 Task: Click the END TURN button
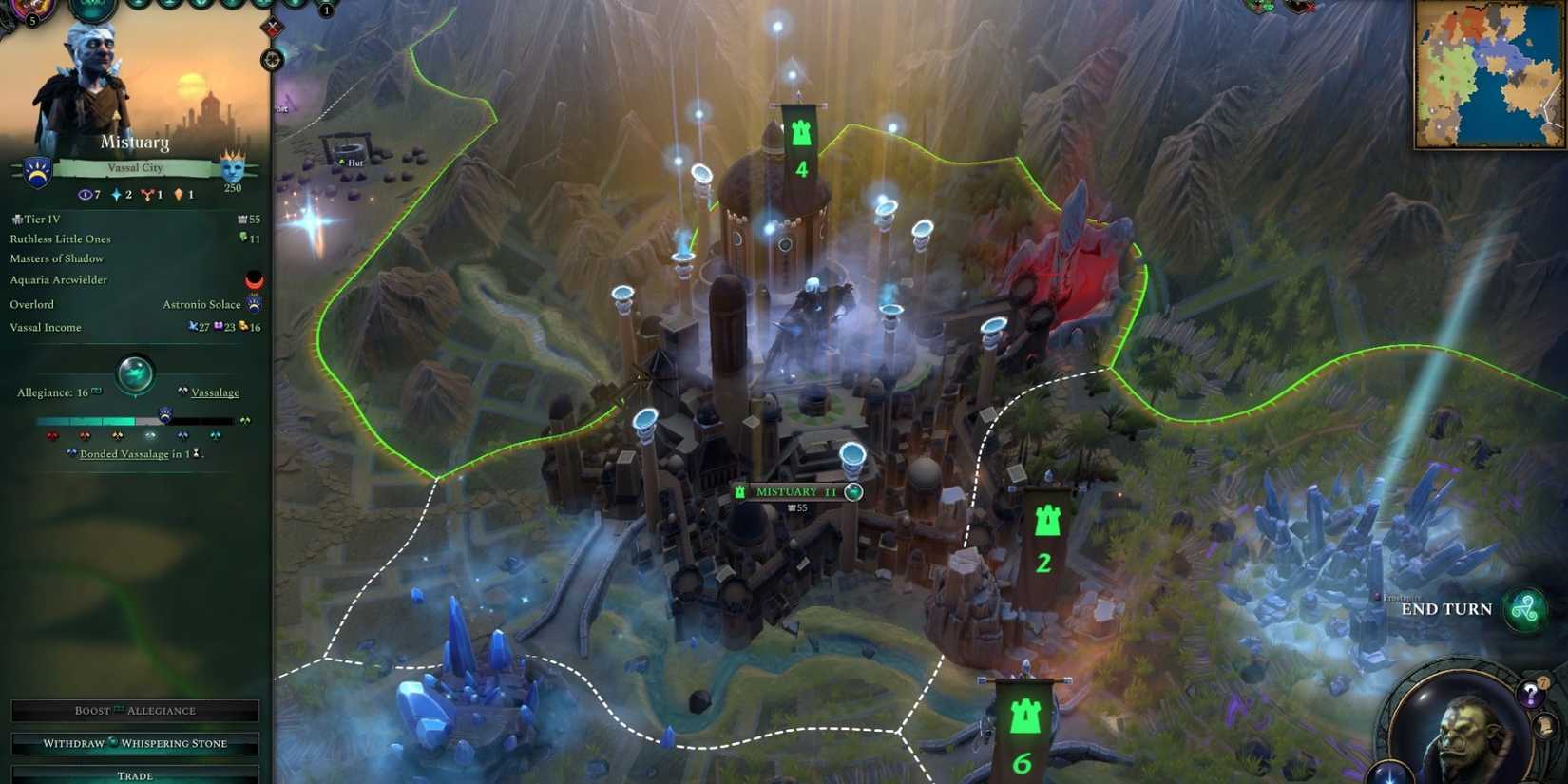[1447, 609]
